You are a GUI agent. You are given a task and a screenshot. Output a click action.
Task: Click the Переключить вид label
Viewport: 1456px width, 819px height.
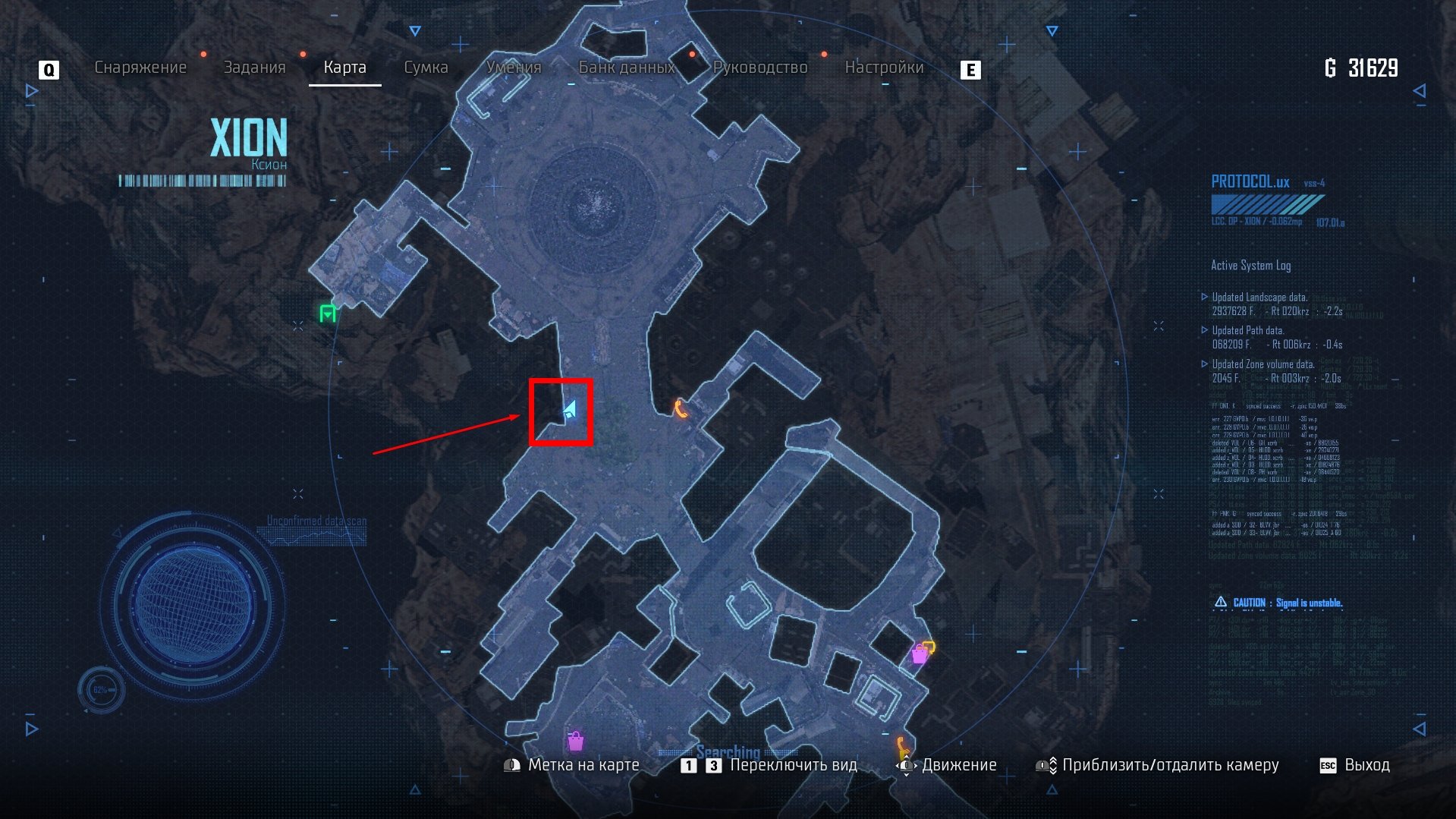[x=793, y=765]
